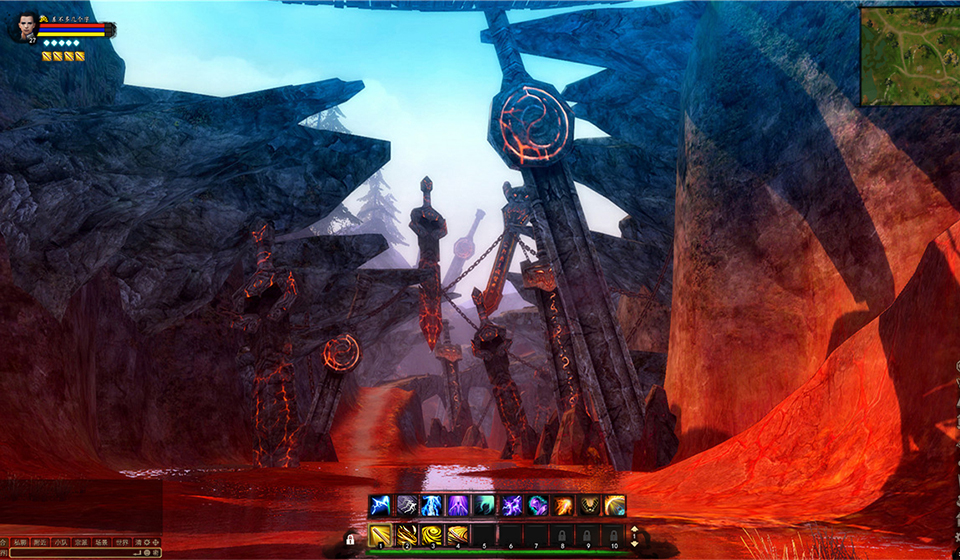Viewport: 960px width, 560px height.
Task: Open the 小队 team chat tab
Action: pyautogui.click(x=62, y=541)
